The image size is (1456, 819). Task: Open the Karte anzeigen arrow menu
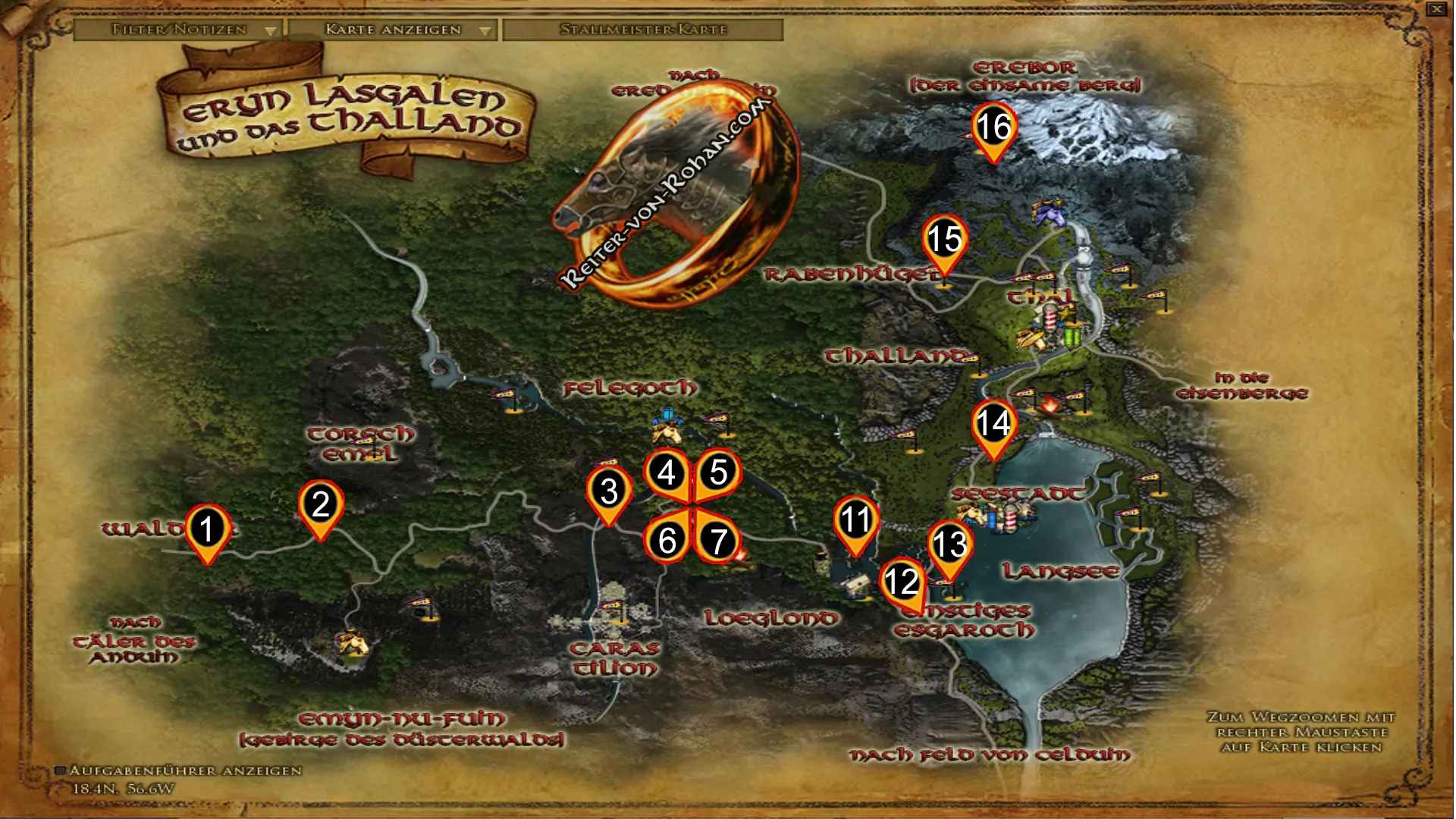(485, 30)
